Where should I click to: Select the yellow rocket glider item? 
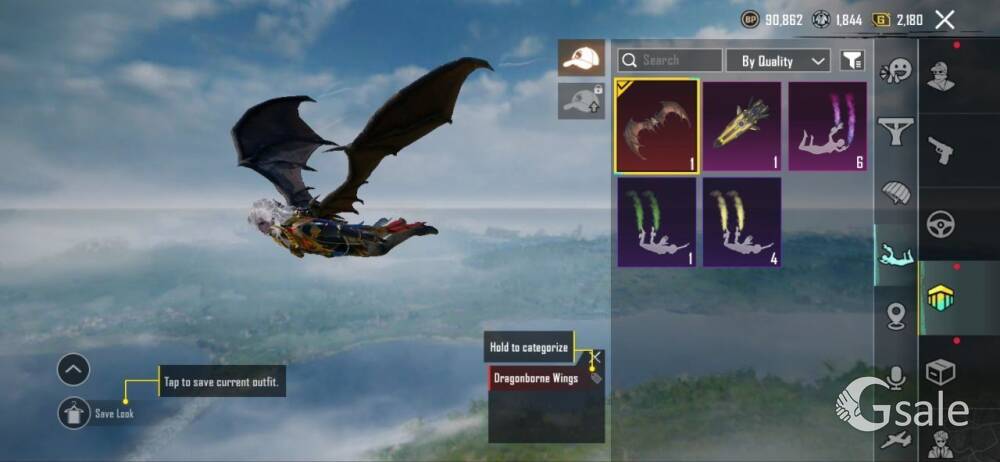(741, 126)
